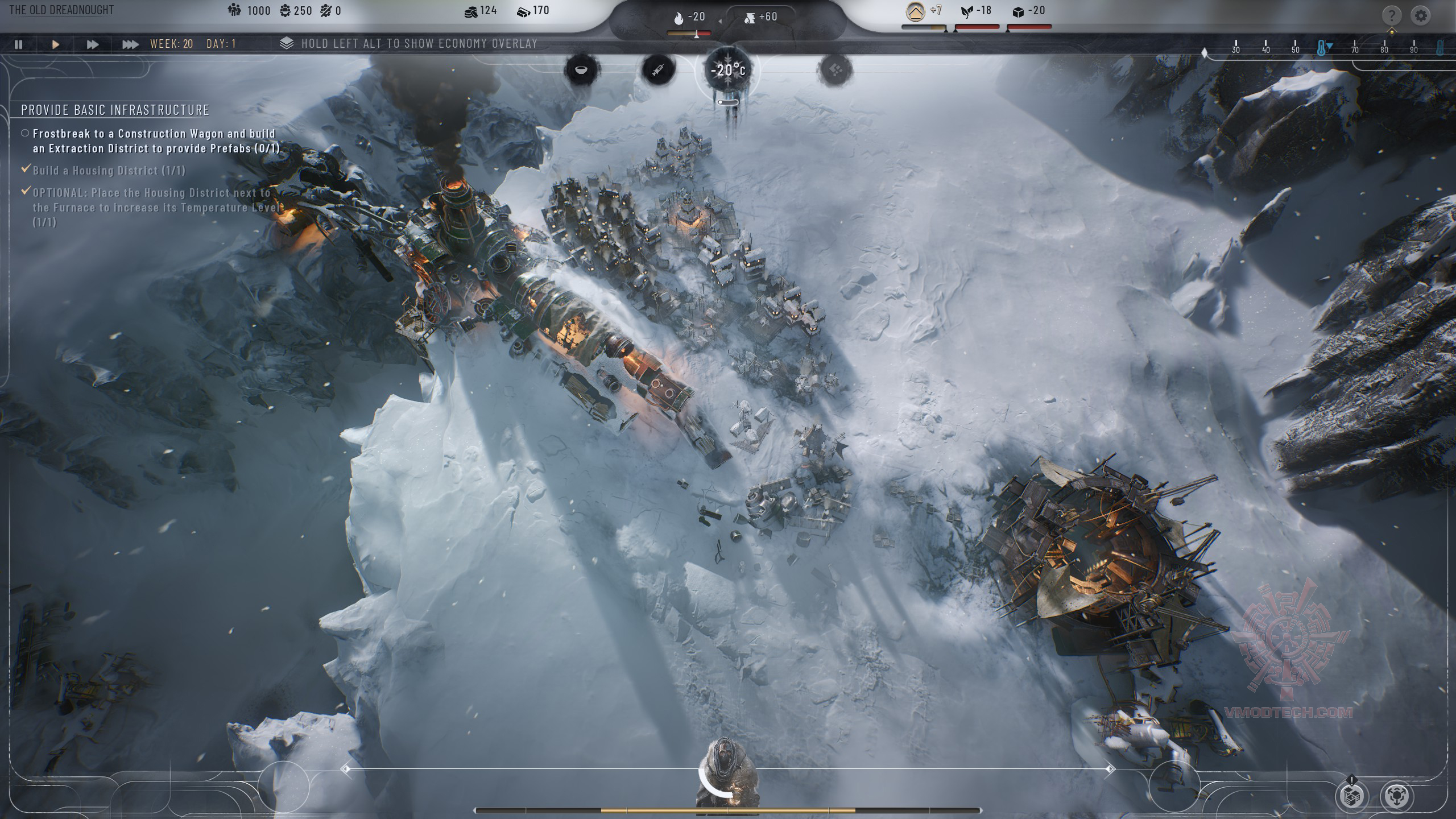1456x819 pixels.
Task: Pause the game
Action: click(19, 44)
